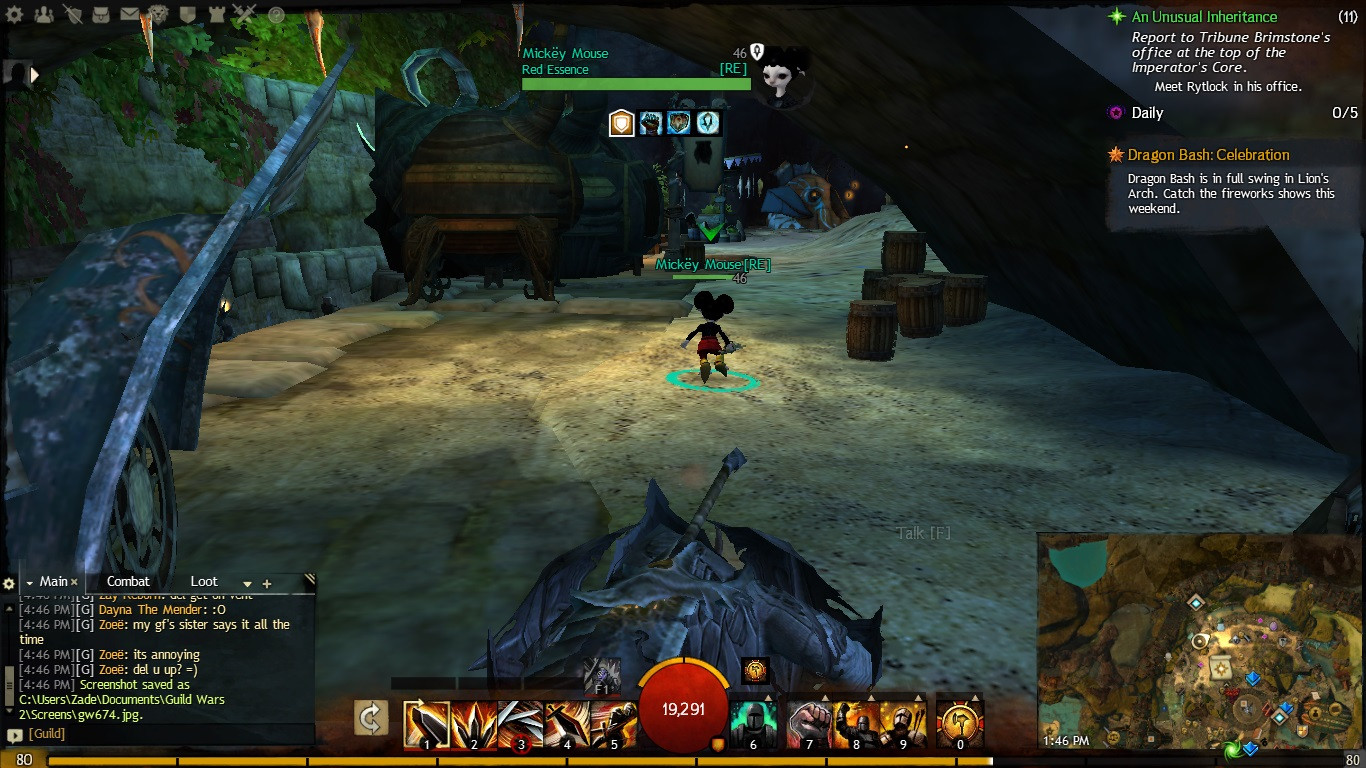
Task: Switch to the Combat chat tab
Action: [128, 581]
